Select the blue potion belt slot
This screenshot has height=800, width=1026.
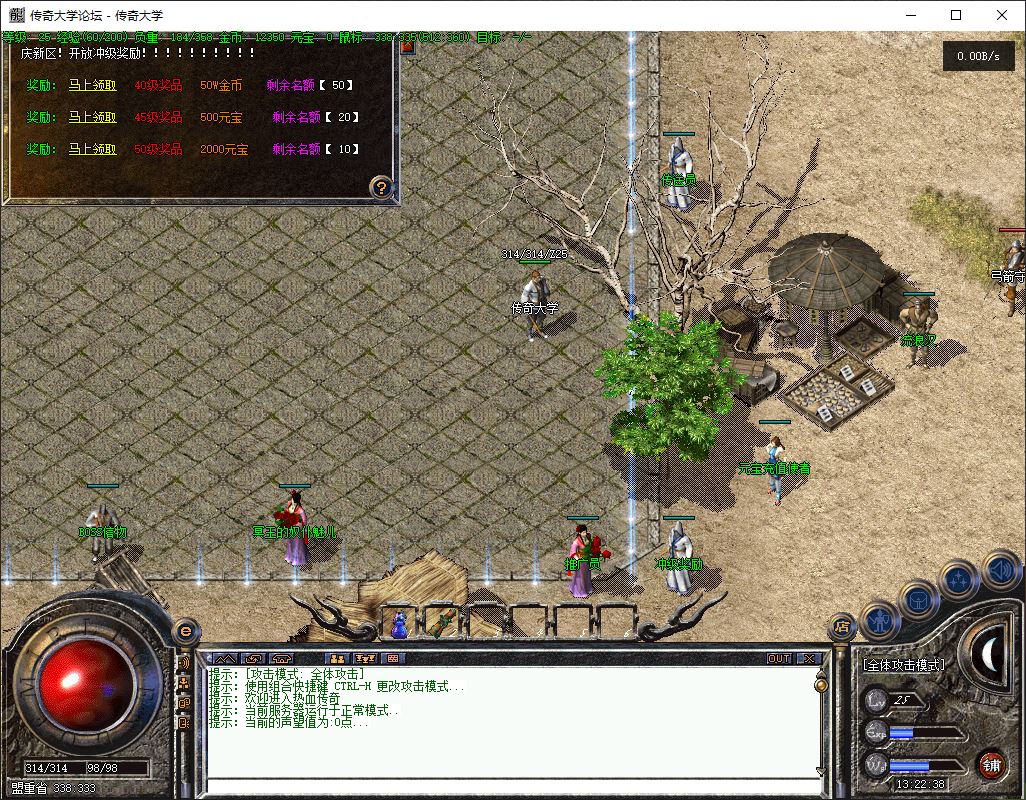tap(399, 624)
